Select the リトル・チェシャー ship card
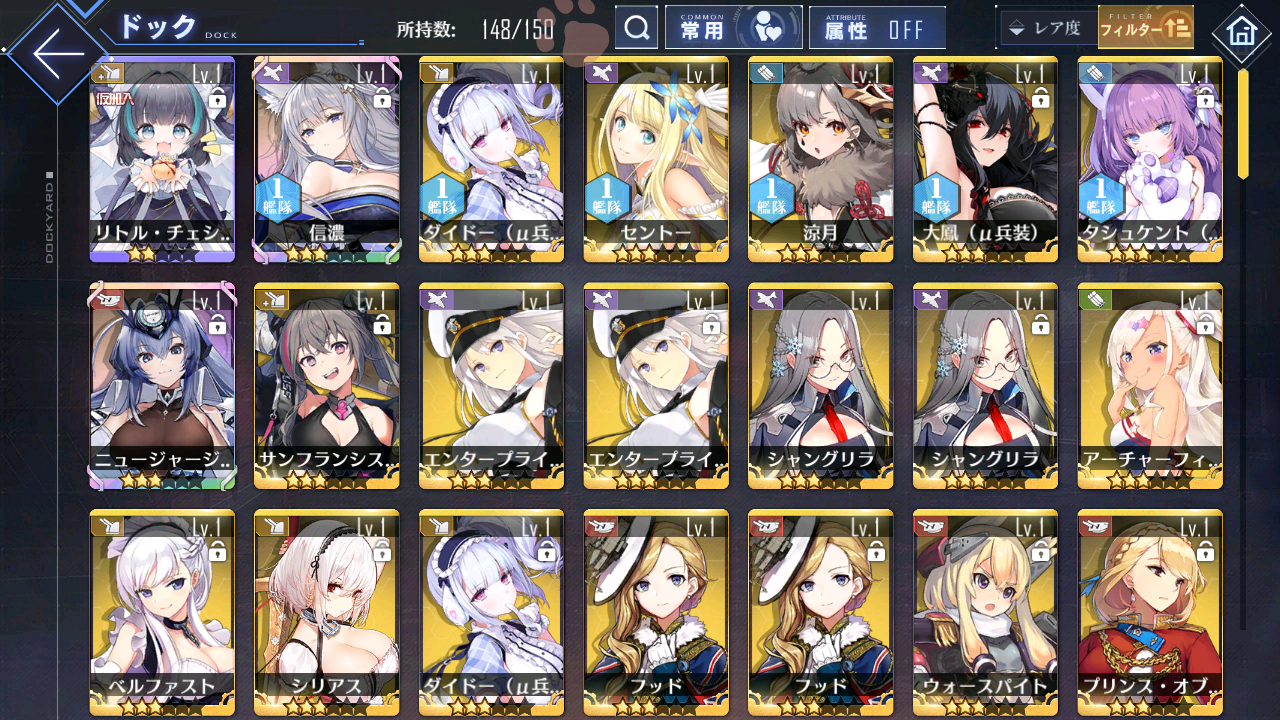Viewport: 1280px width, 720px height. 162,158
